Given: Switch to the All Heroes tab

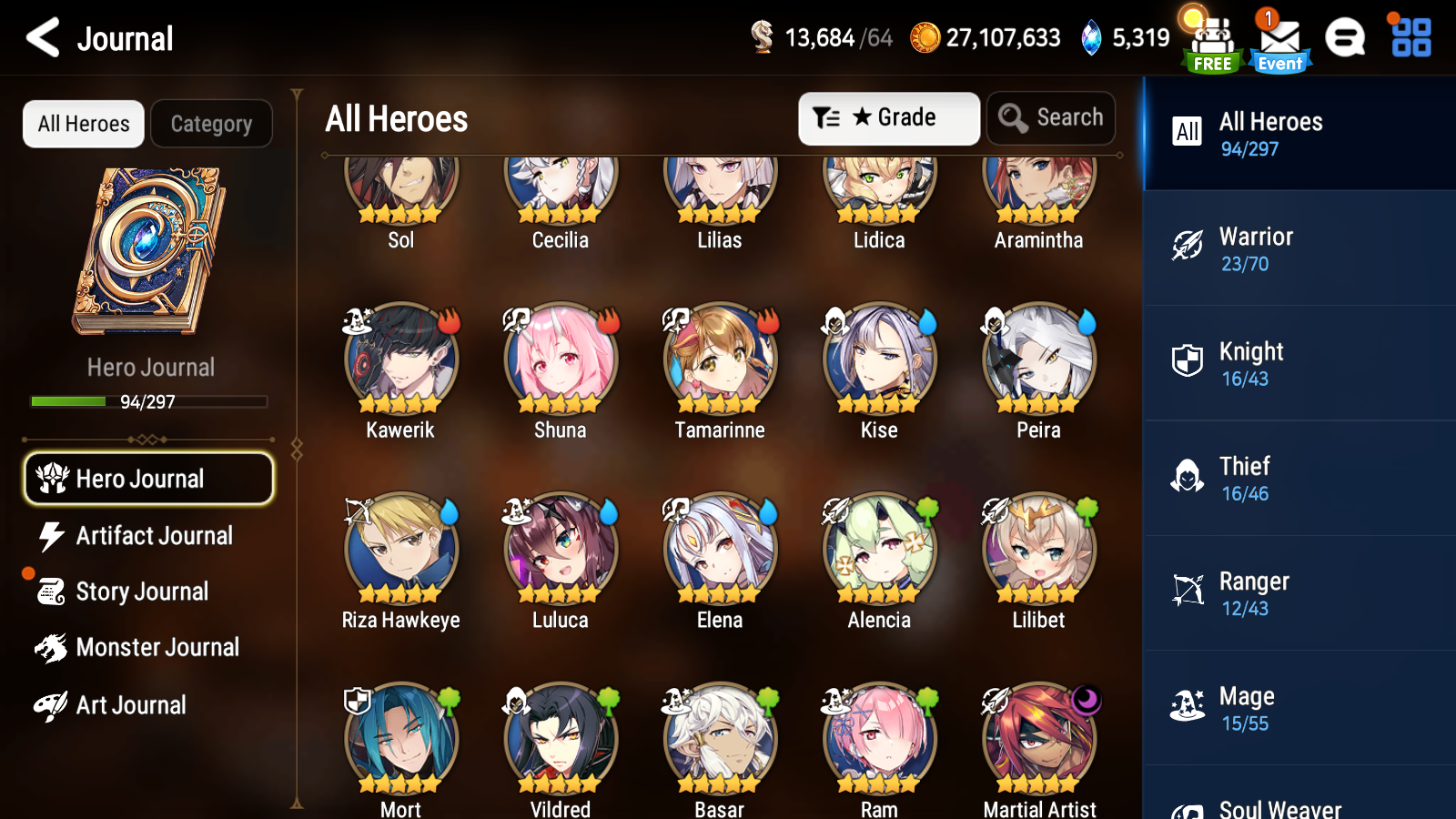Looking at the screenshot, I should [83, 124].
